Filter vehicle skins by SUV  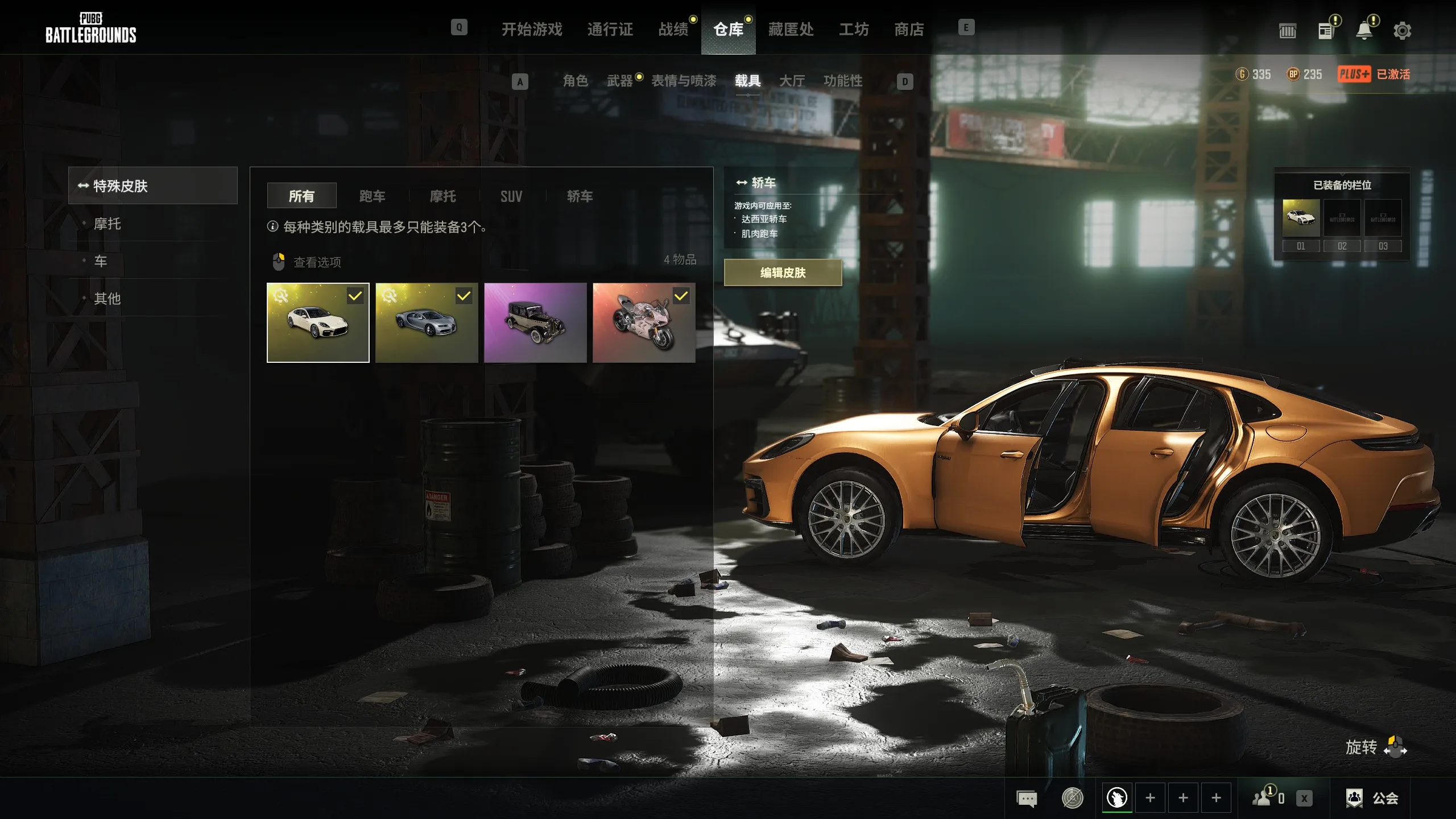[511, 196]
